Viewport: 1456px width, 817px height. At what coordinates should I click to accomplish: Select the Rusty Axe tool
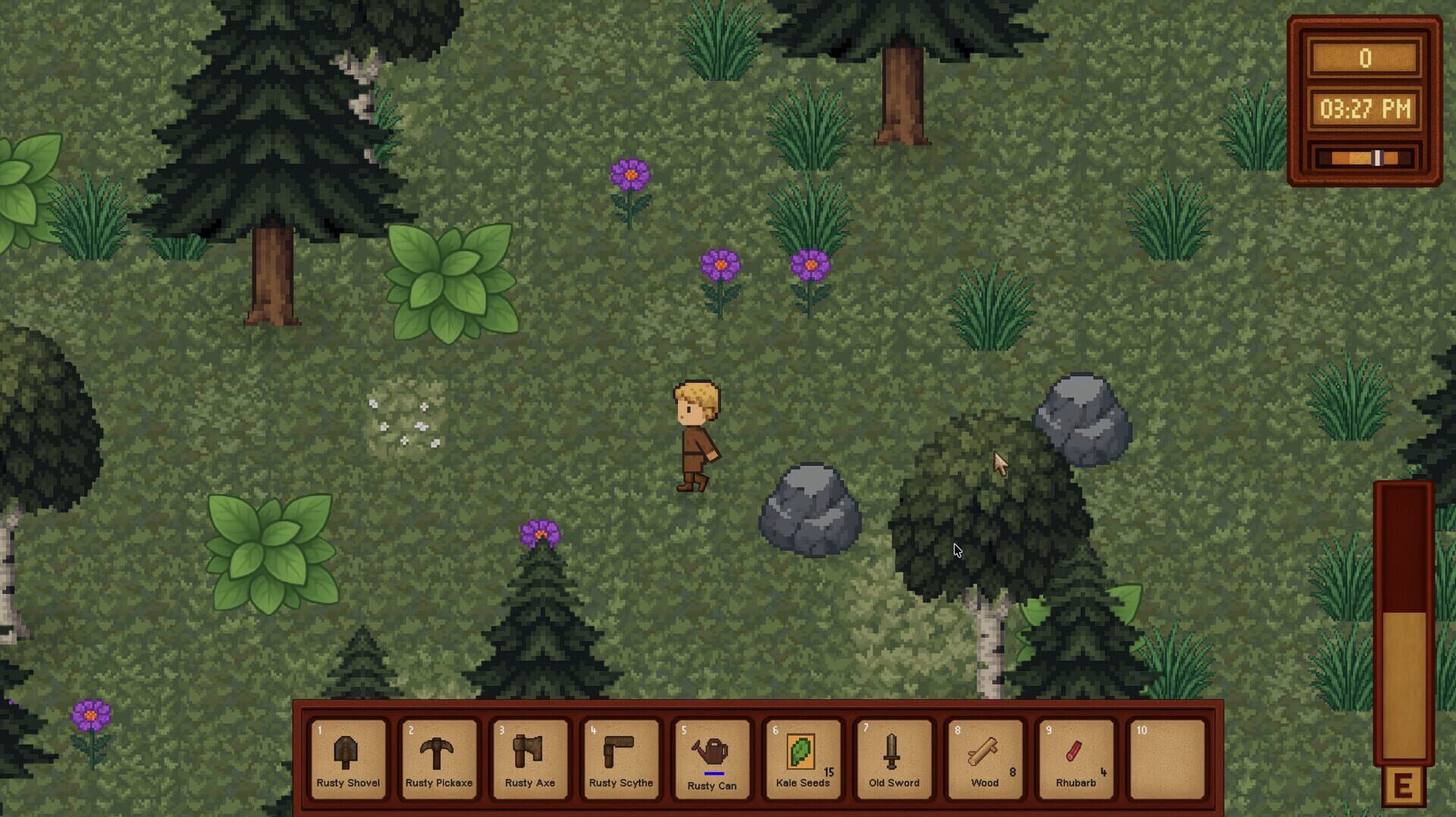point(530,759)
